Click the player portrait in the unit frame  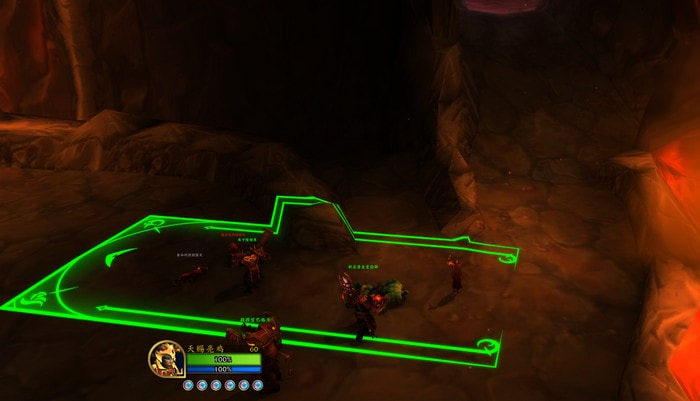coord(165,358)
